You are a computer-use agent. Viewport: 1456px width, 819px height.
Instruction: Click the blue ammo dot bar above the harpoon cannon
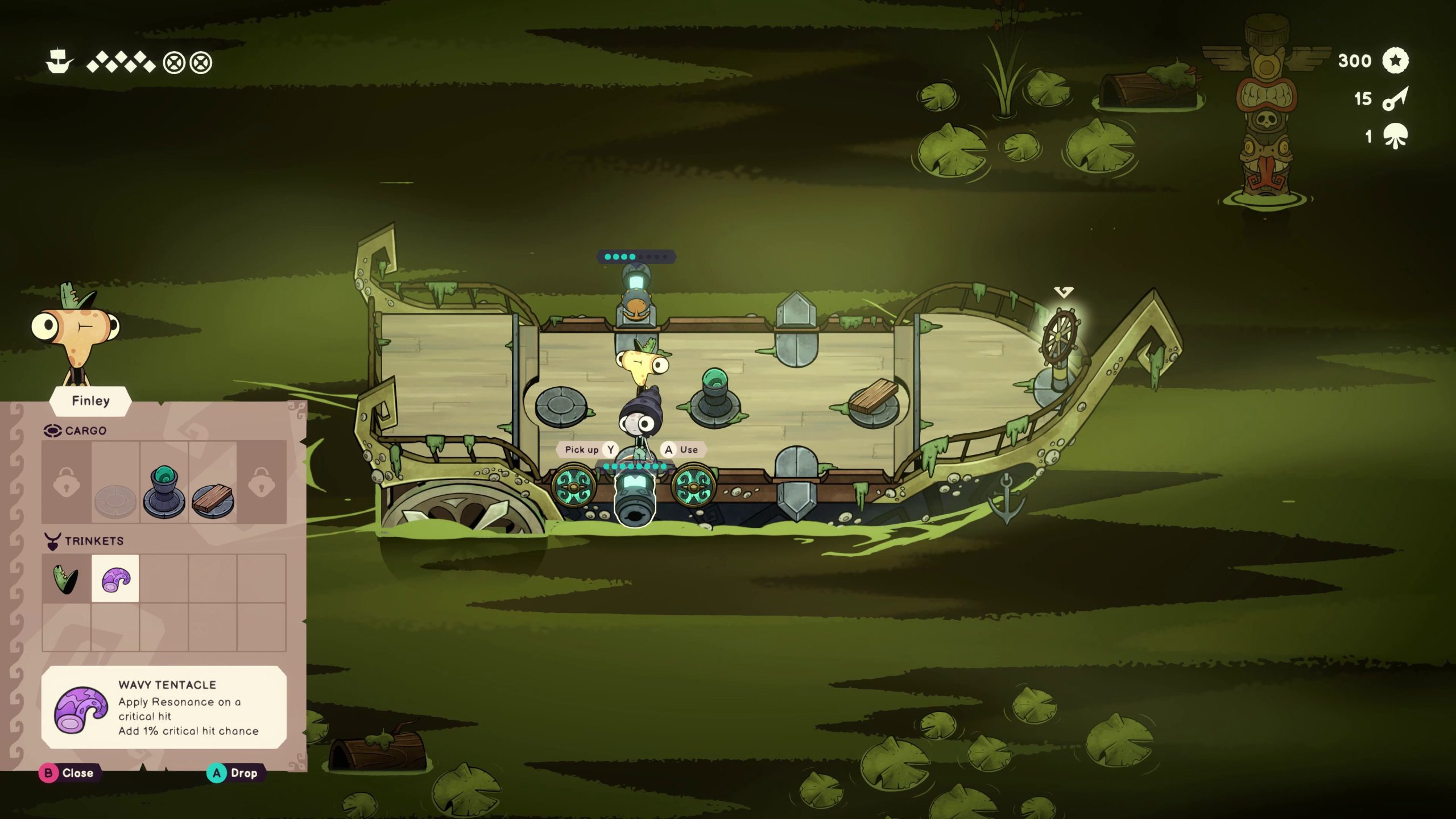637,256
